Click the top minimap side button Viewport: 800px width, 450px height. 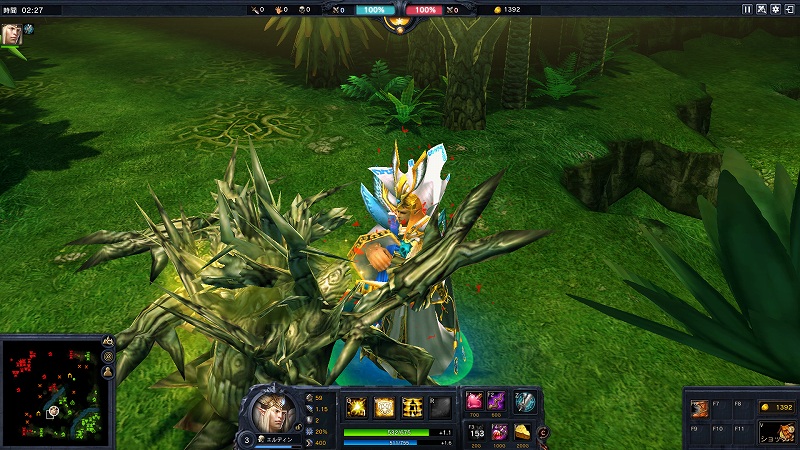click(108, 341)
